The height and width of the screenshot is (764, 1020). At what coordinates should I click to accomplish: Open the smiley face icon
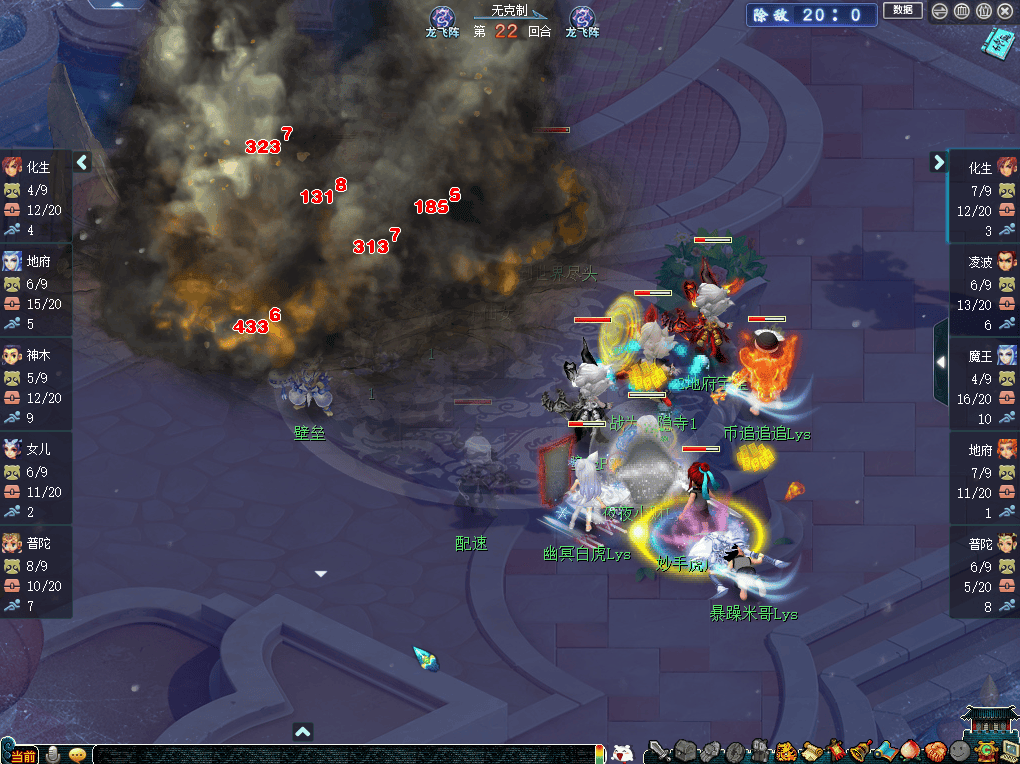pyautogui.click(x=959, y=751)
